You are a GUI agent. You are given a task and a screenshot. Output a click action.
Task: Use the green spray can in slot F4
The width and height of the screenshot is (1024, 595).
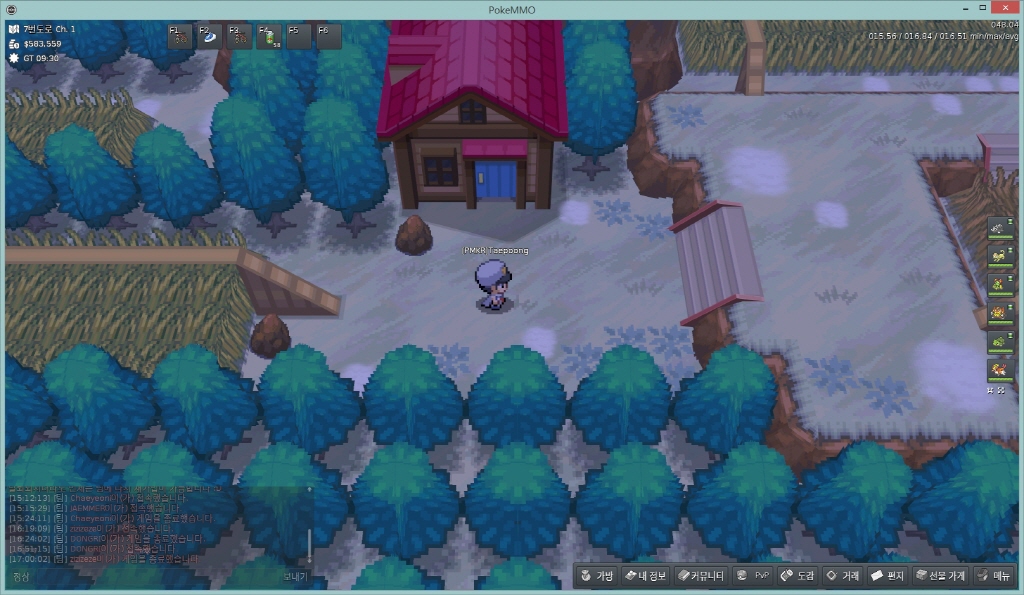pos(270,38)
